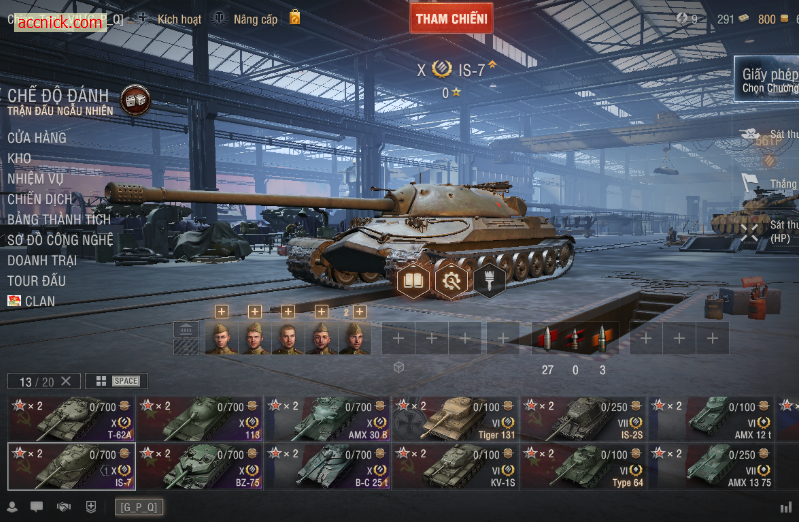
Task: Open BẢNG THÀNH TÍCH achievements menu
Action: 59,220
